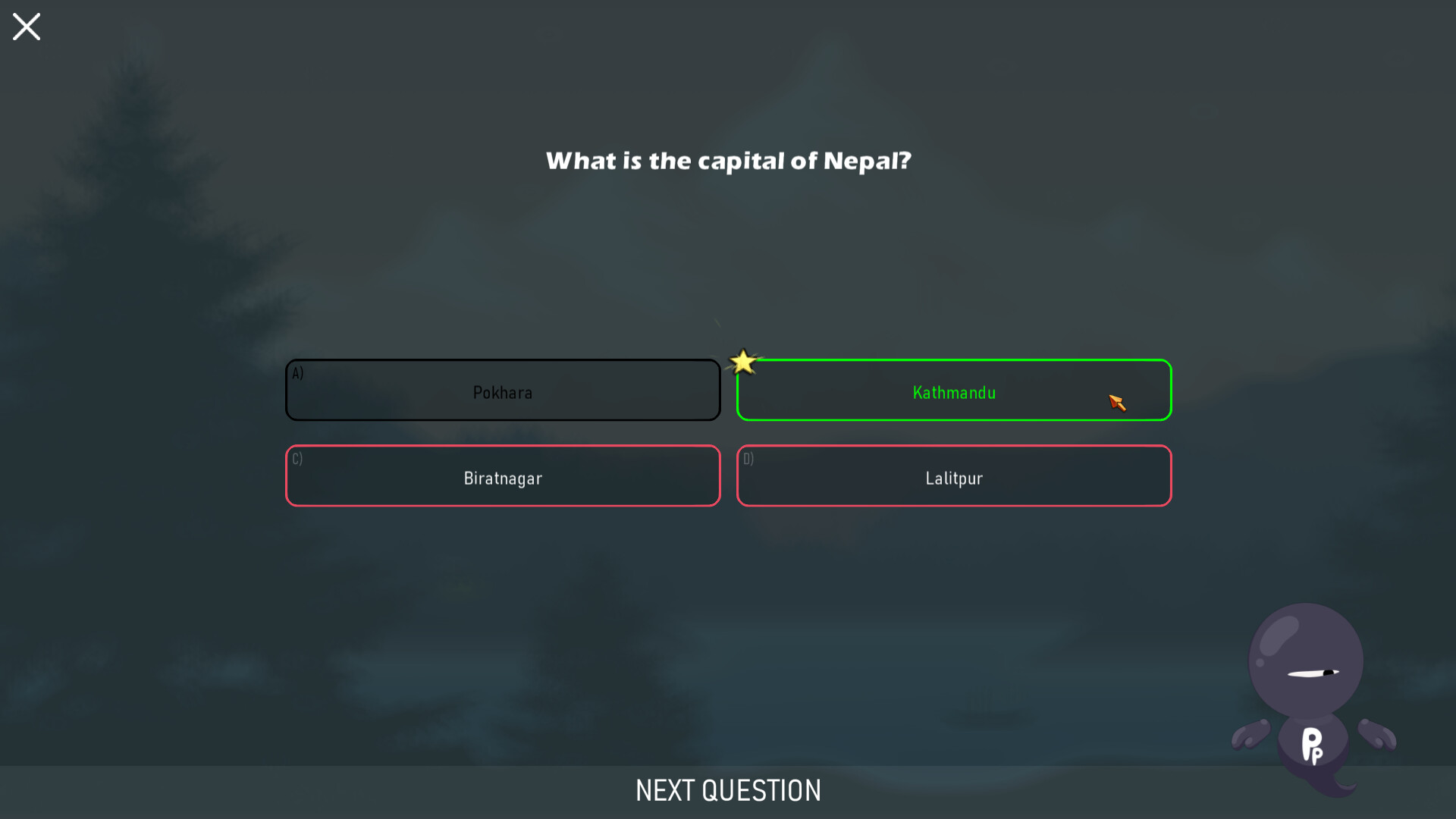Image resolution: width=1456 pixels, height=819 pixels.
Task: Click the D) option label
Action: [748, 459]
